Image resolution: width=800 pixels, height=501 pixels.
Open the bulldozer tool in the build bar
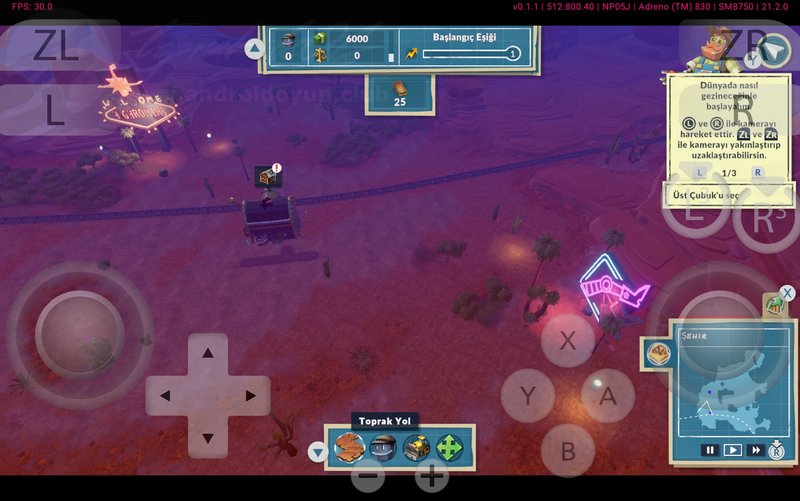(416, 448)
